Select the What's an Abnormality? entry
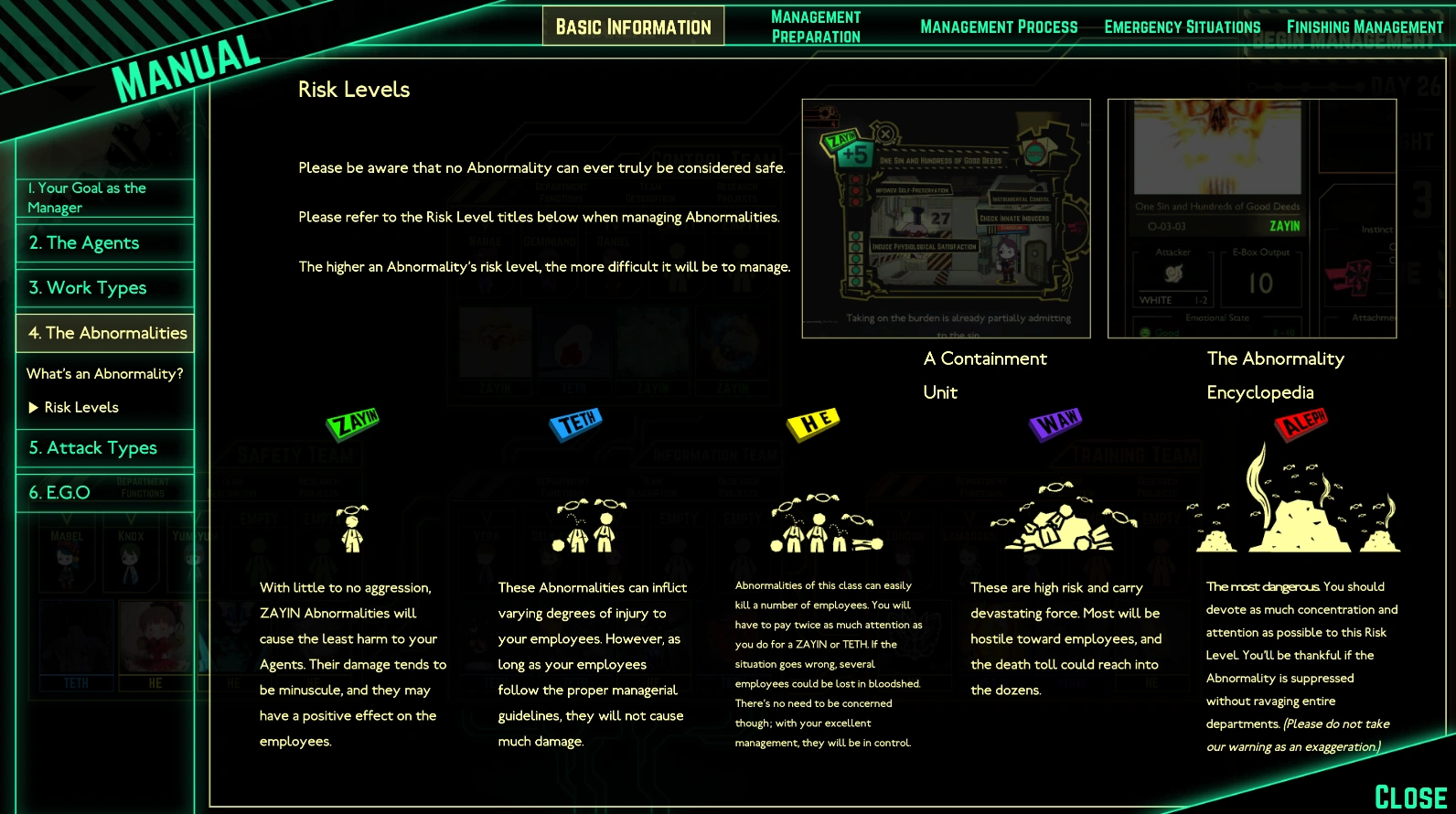 click(105, 373)
